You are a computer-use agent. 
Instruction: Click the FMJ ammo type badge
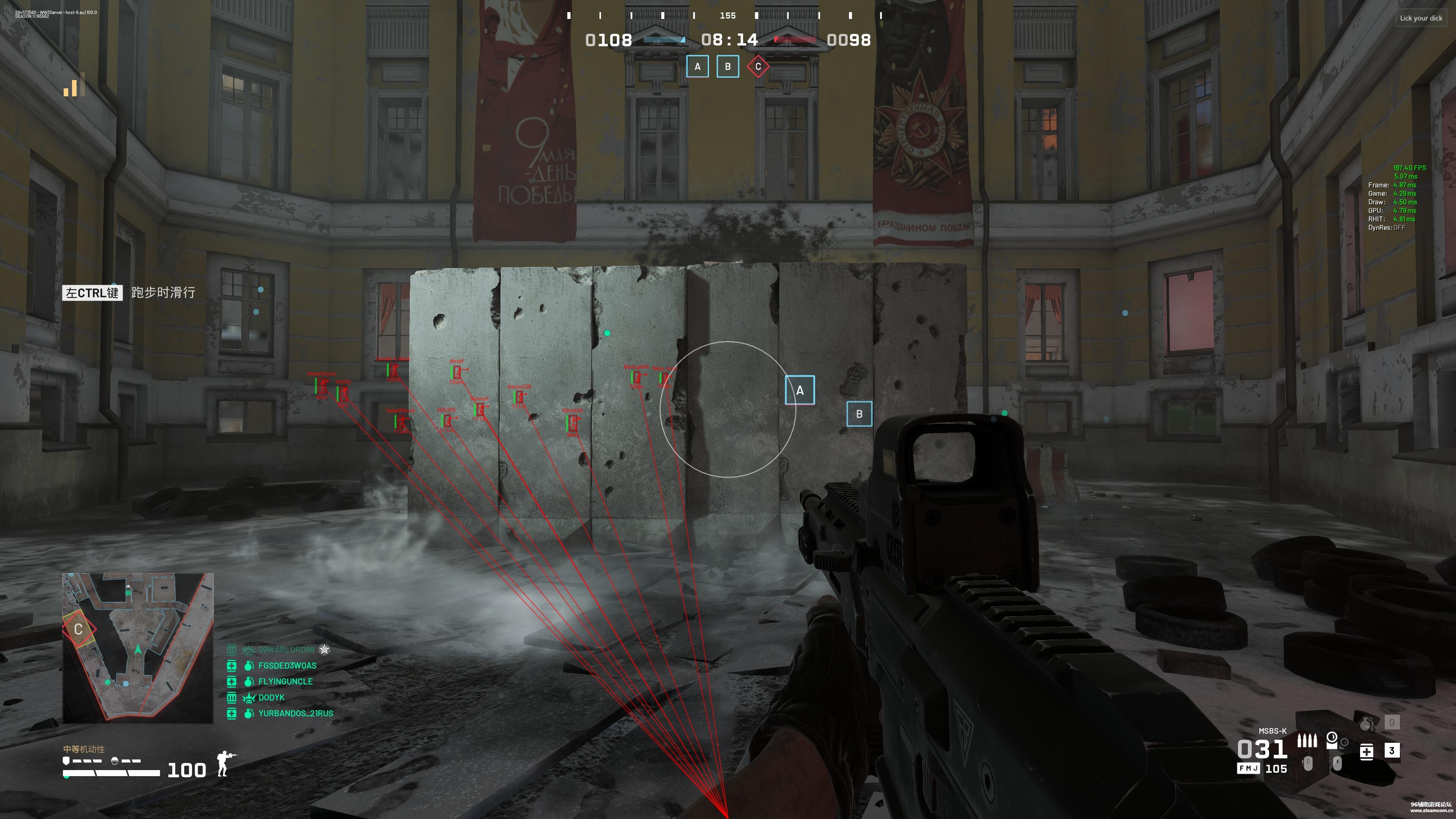pyautogui.click(x=1248, y=769)
